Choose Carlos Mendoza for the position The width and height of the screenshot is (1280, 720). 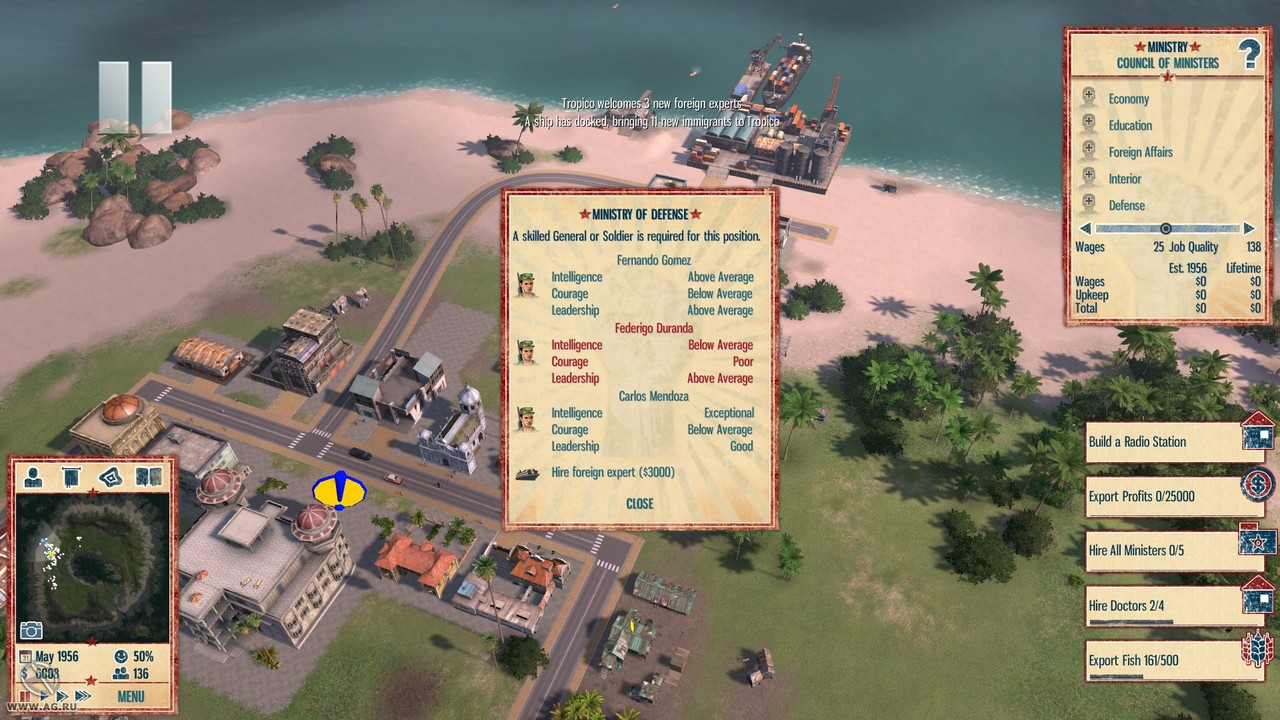[x=652, y=396]
